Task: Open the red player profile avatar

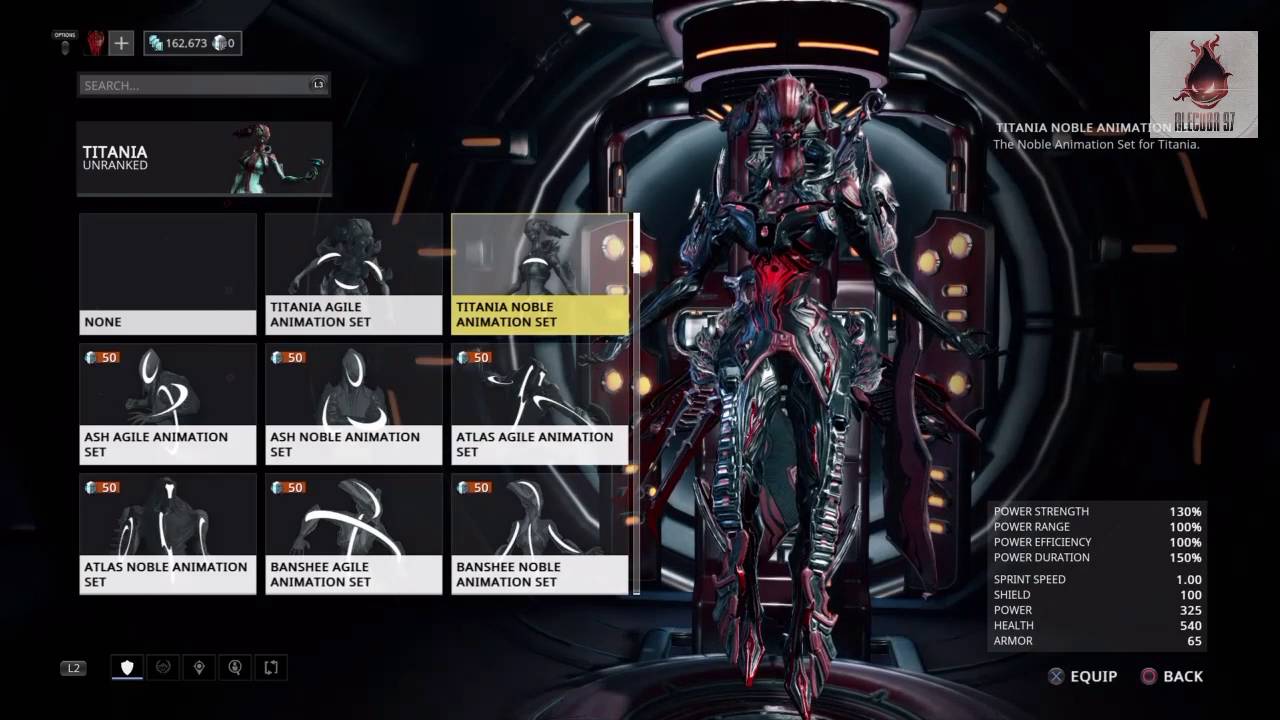Action: 95,43
